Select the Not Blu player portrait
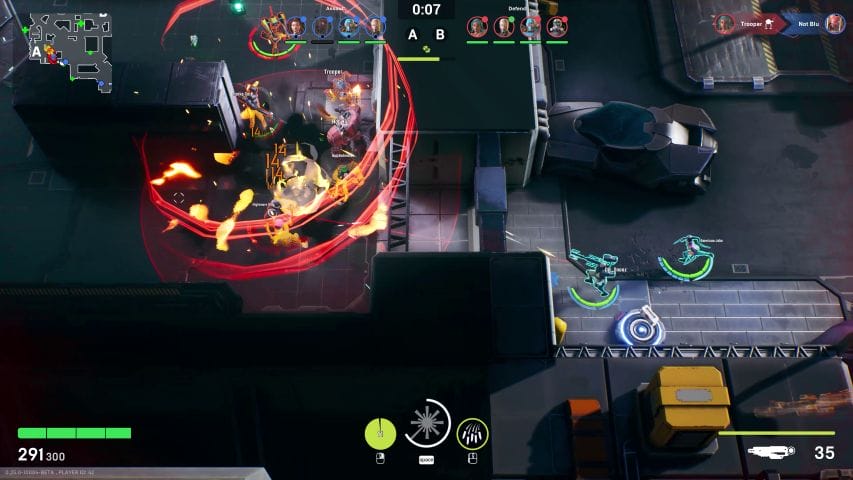 pyautogui.click(x=834, y=24)
